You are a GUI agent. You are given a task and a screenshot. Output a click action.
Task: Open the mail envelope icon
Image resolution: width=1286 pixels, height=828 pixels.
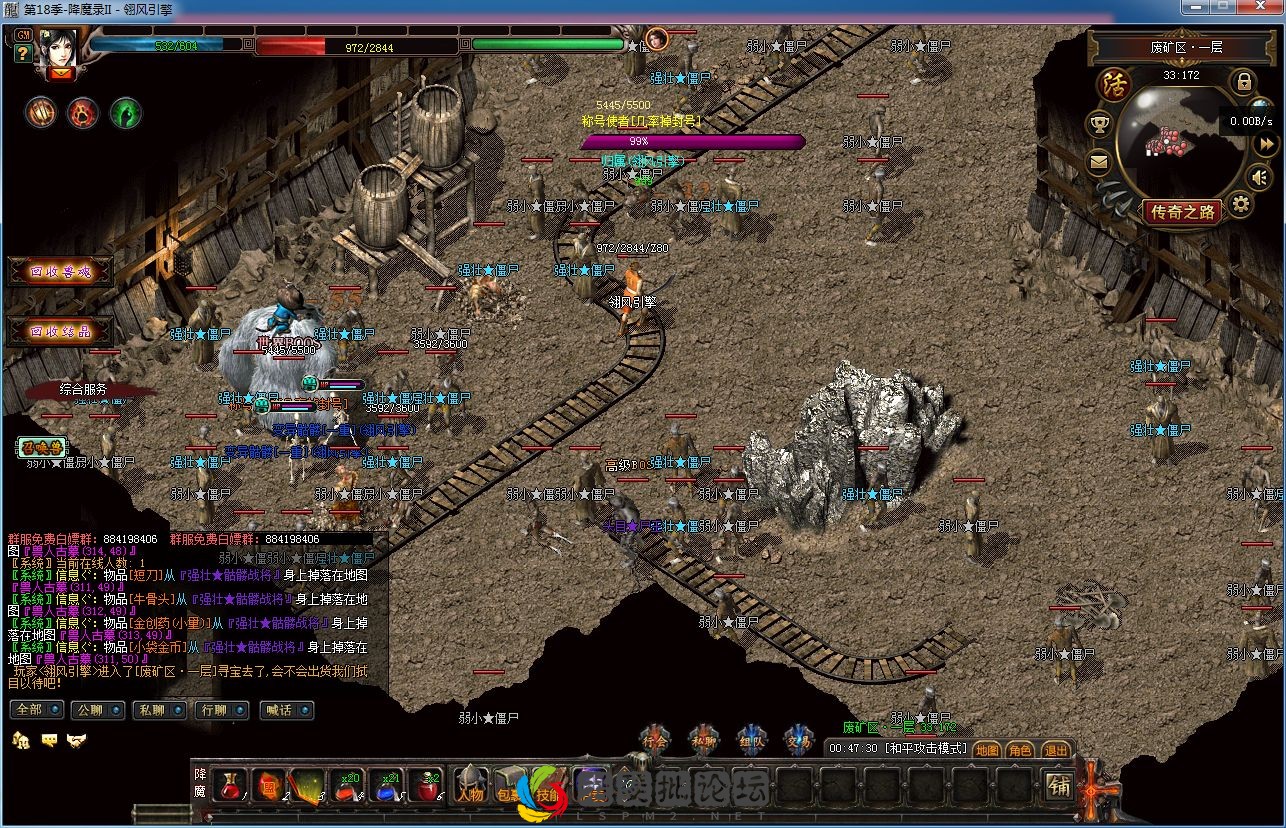tap(1100, 161)
